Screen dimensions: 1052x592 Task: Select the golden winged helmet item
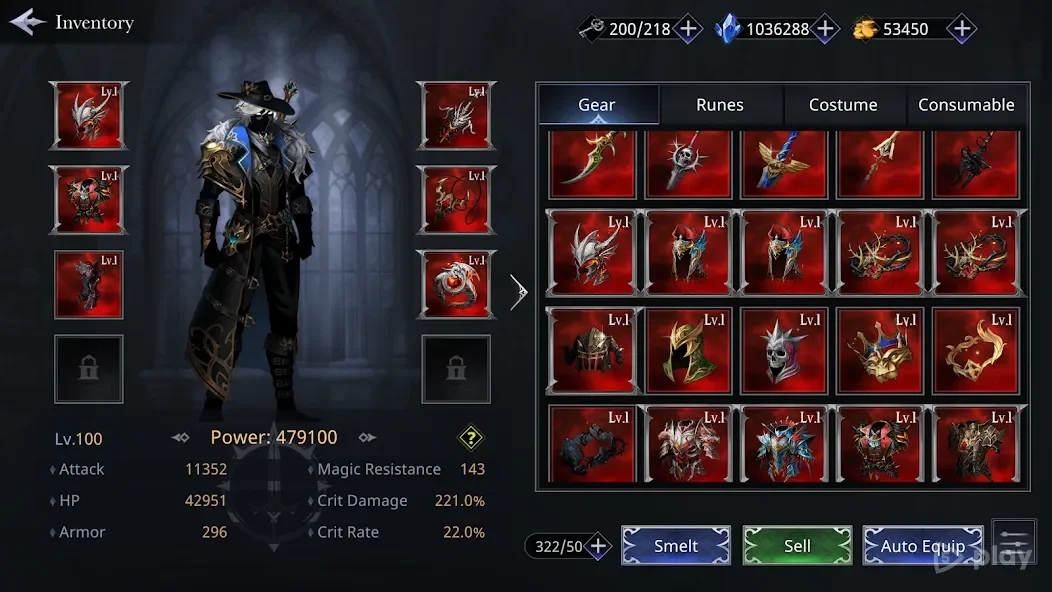click(x=689, y=351)
